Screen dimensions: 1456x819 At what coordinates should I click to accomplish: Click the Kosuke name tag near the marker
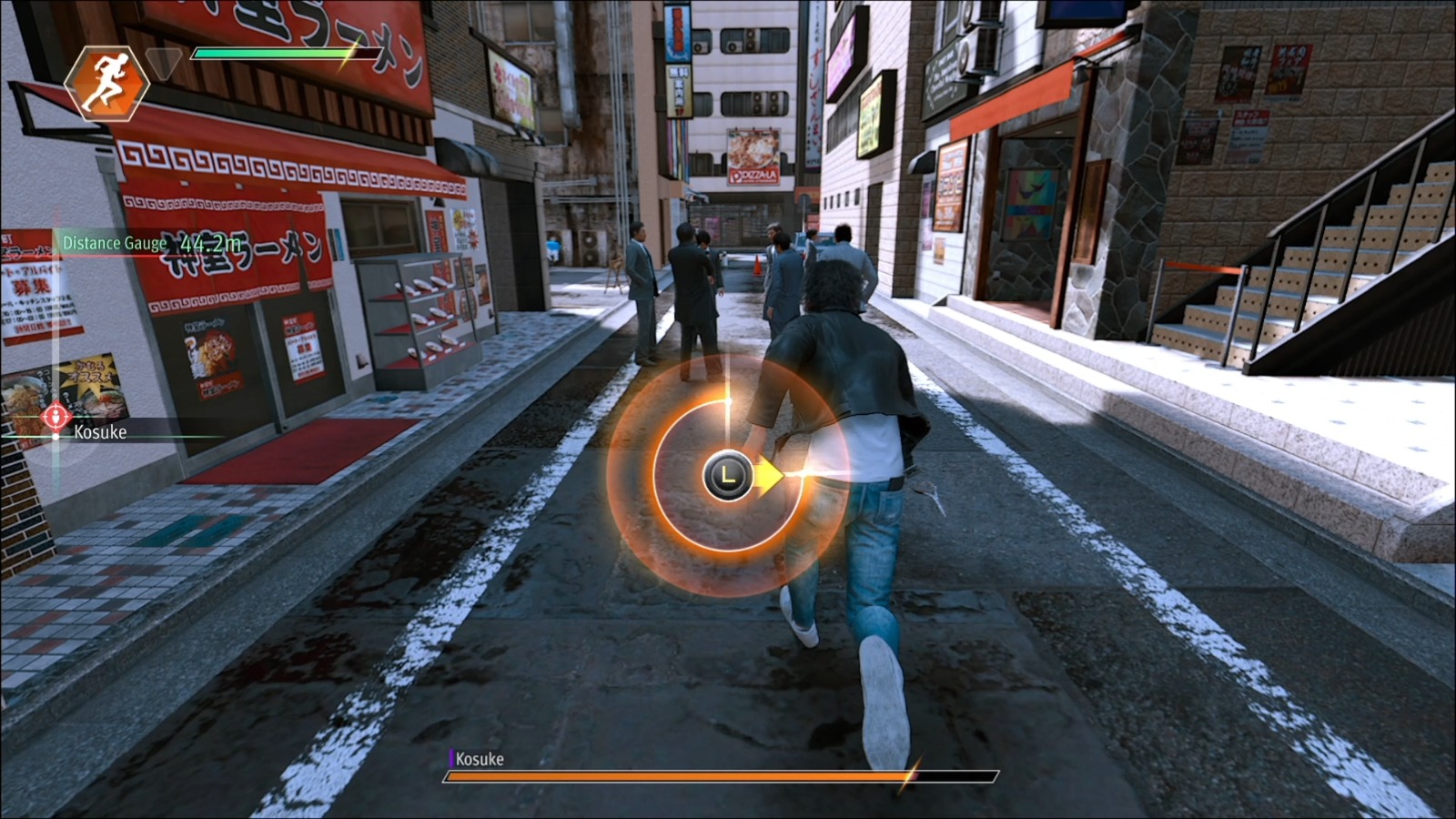point(100,432)
